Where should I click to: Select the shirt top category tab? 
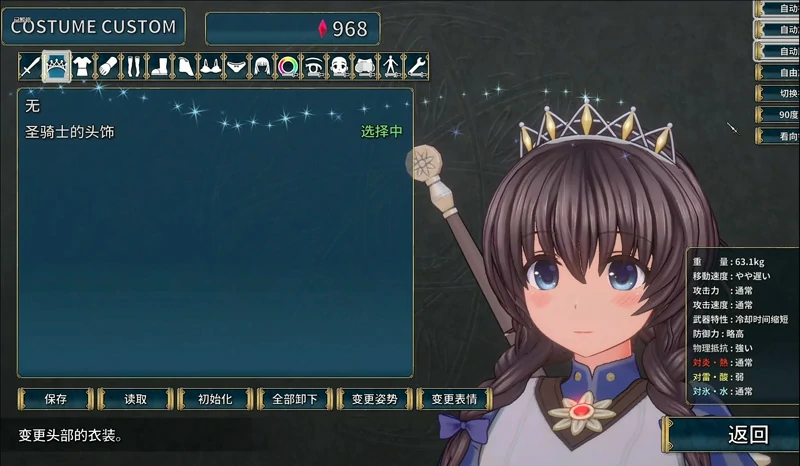82,66
